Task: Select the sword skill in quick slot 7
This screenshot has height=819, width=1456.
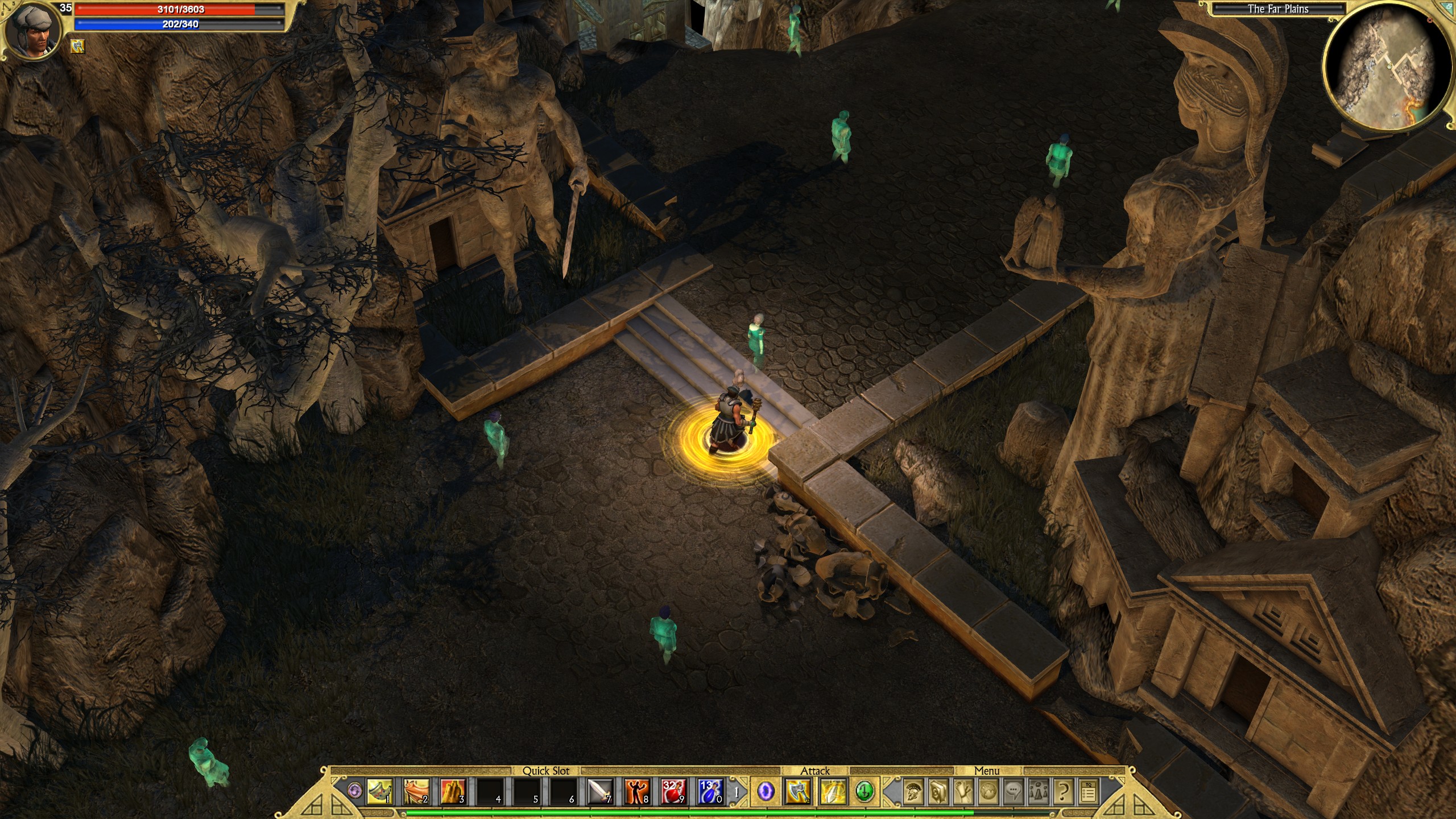Action: click(x=599, y=792)
